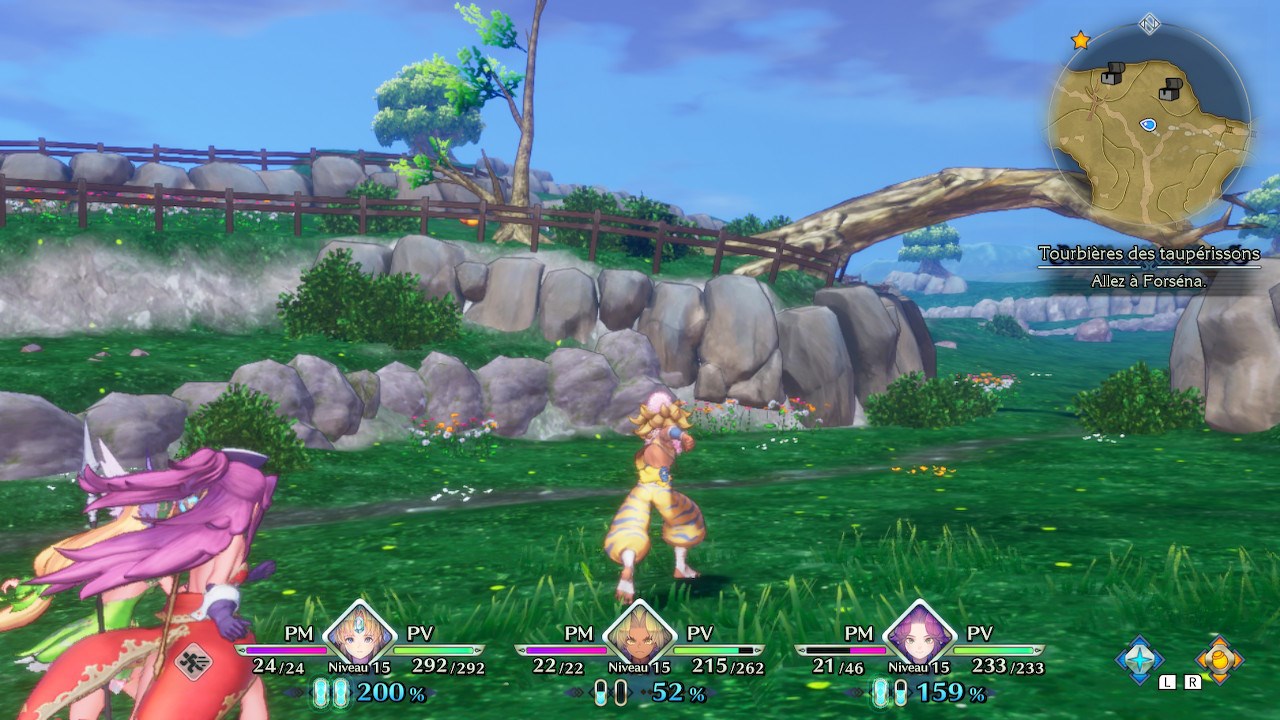
Task: Open the blue star ring shortcut
Action: [x=1140, y=659]
